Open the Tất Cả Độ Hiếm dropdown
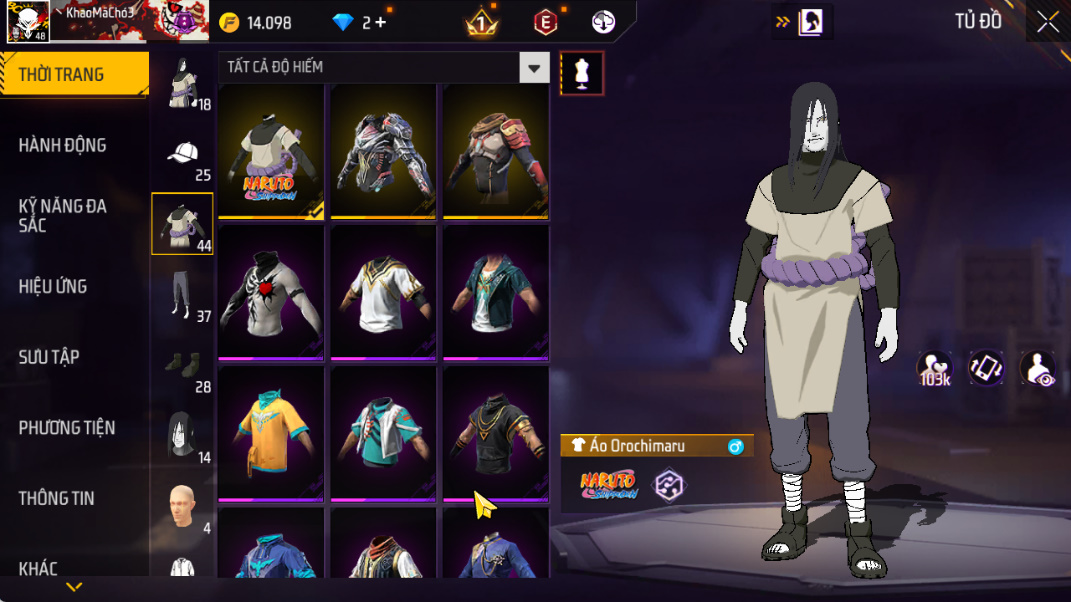The image size is (1071, 602). 384,68
